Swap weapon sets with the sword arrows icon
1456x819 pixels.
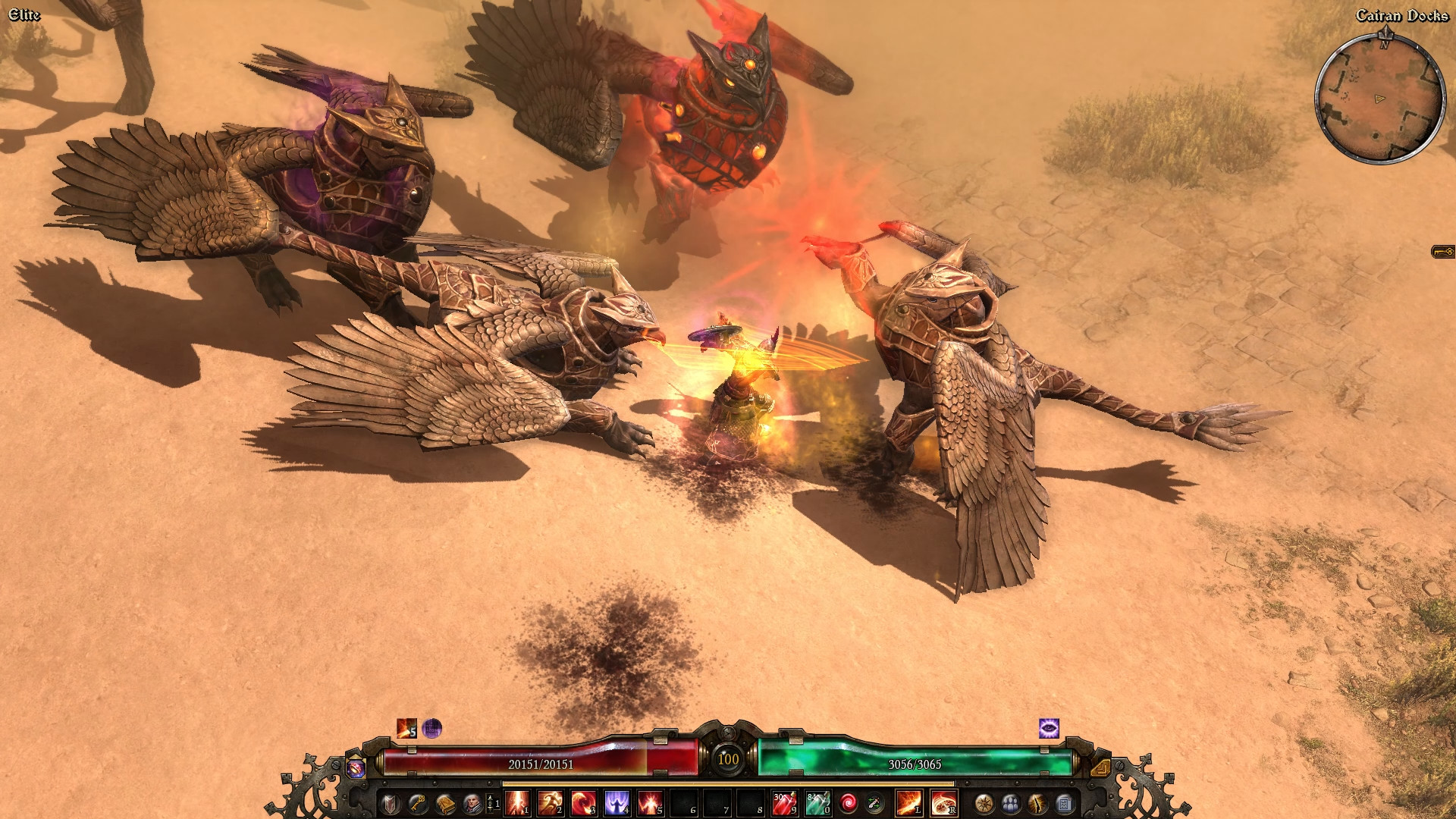(x=874, y=803)
